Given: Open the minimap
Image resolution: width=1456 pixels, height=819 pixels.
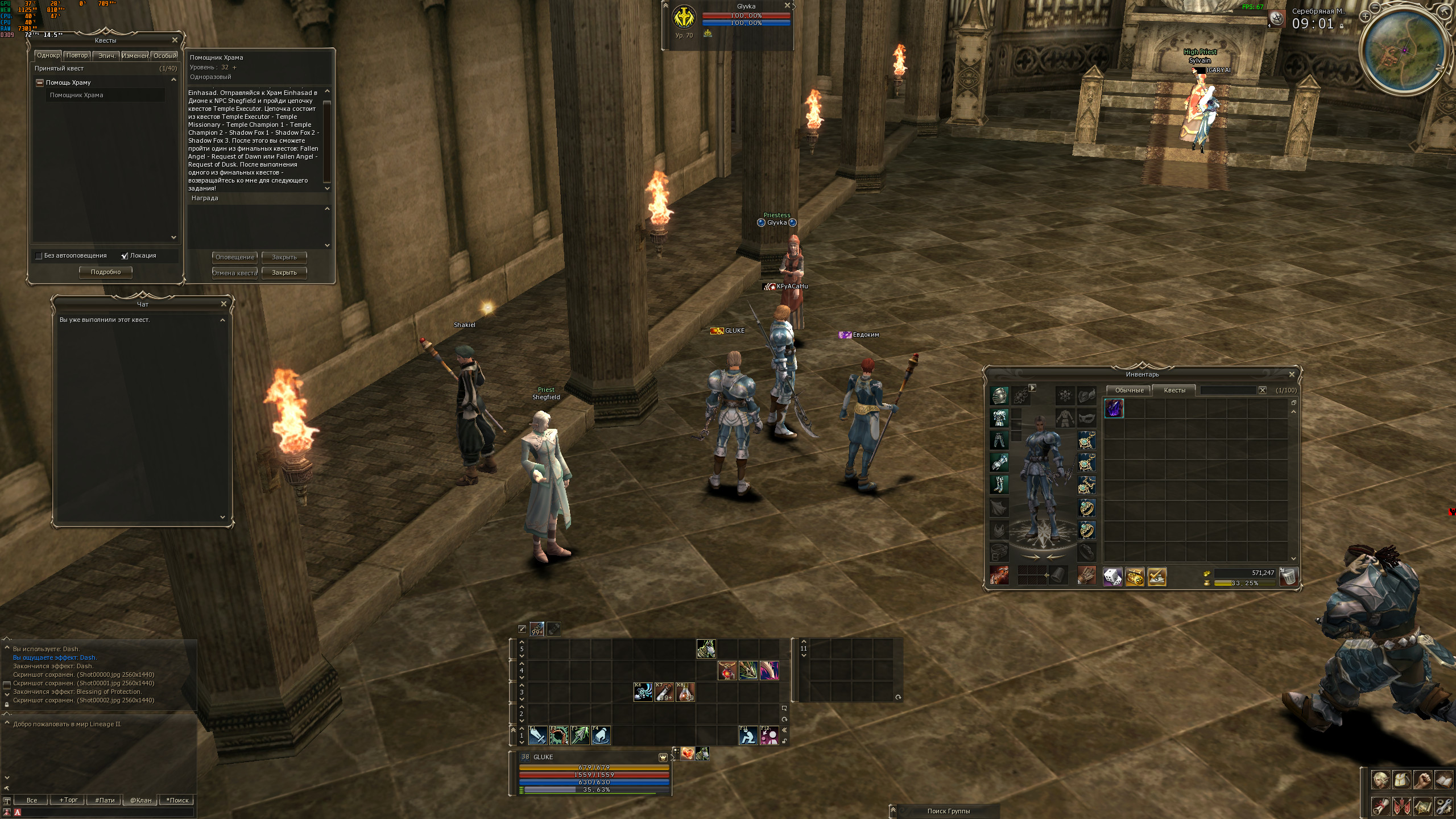Looking at the screenshot, I should 1401,50.
